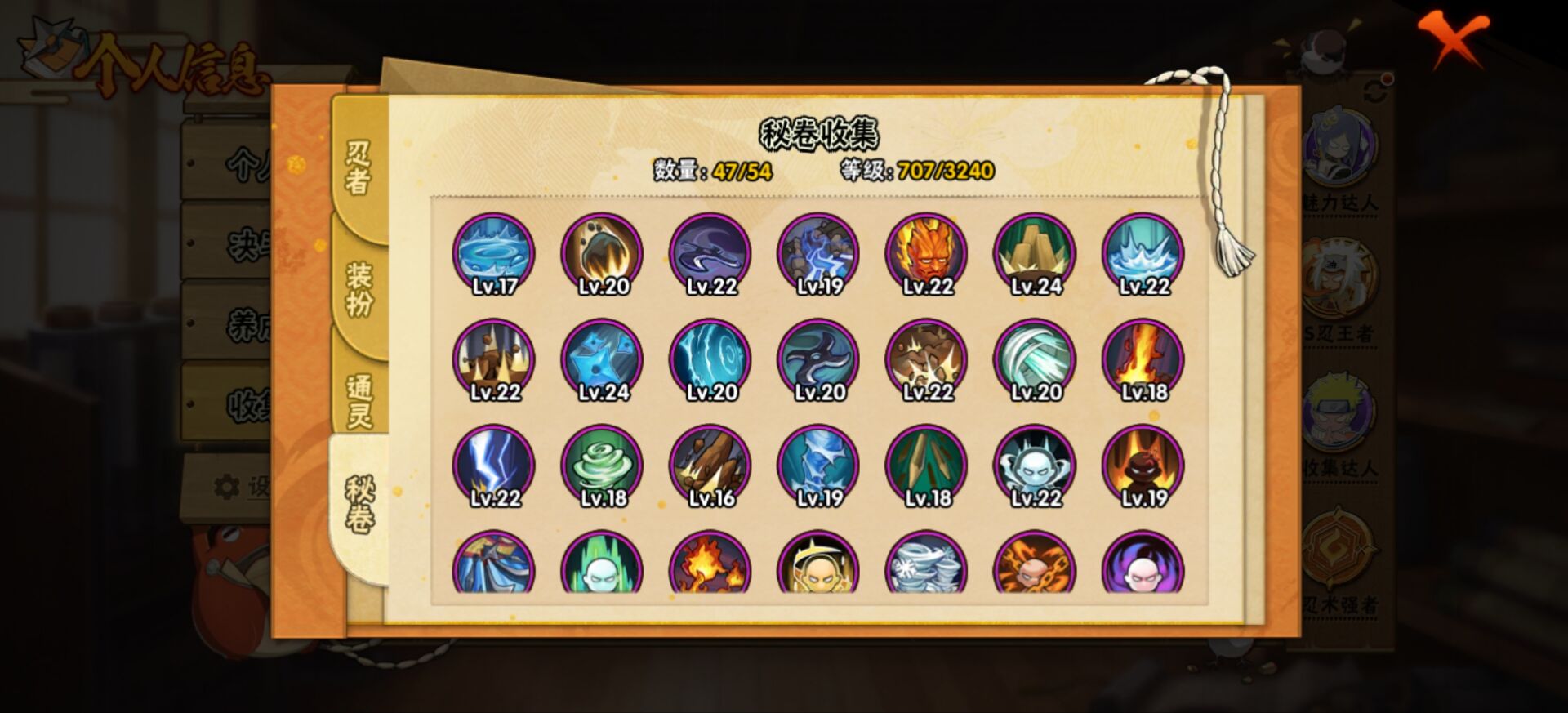Select the Lv.24 ice shuriken scroll
Viewport: 1568px width, 713px height.
coord(604,358)
